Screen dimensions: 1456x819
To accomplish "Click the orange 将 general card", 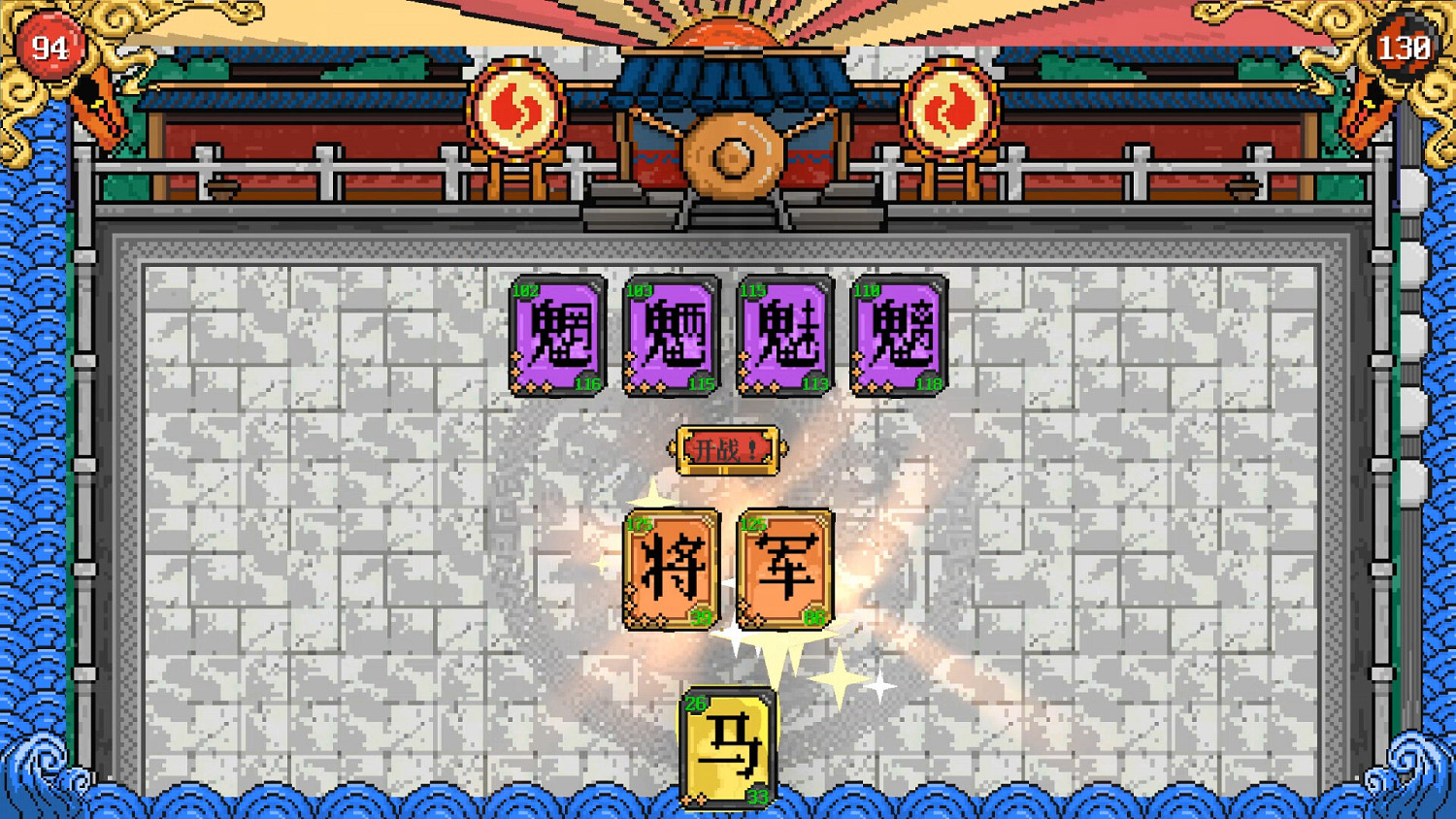I will tap(673, 568).
